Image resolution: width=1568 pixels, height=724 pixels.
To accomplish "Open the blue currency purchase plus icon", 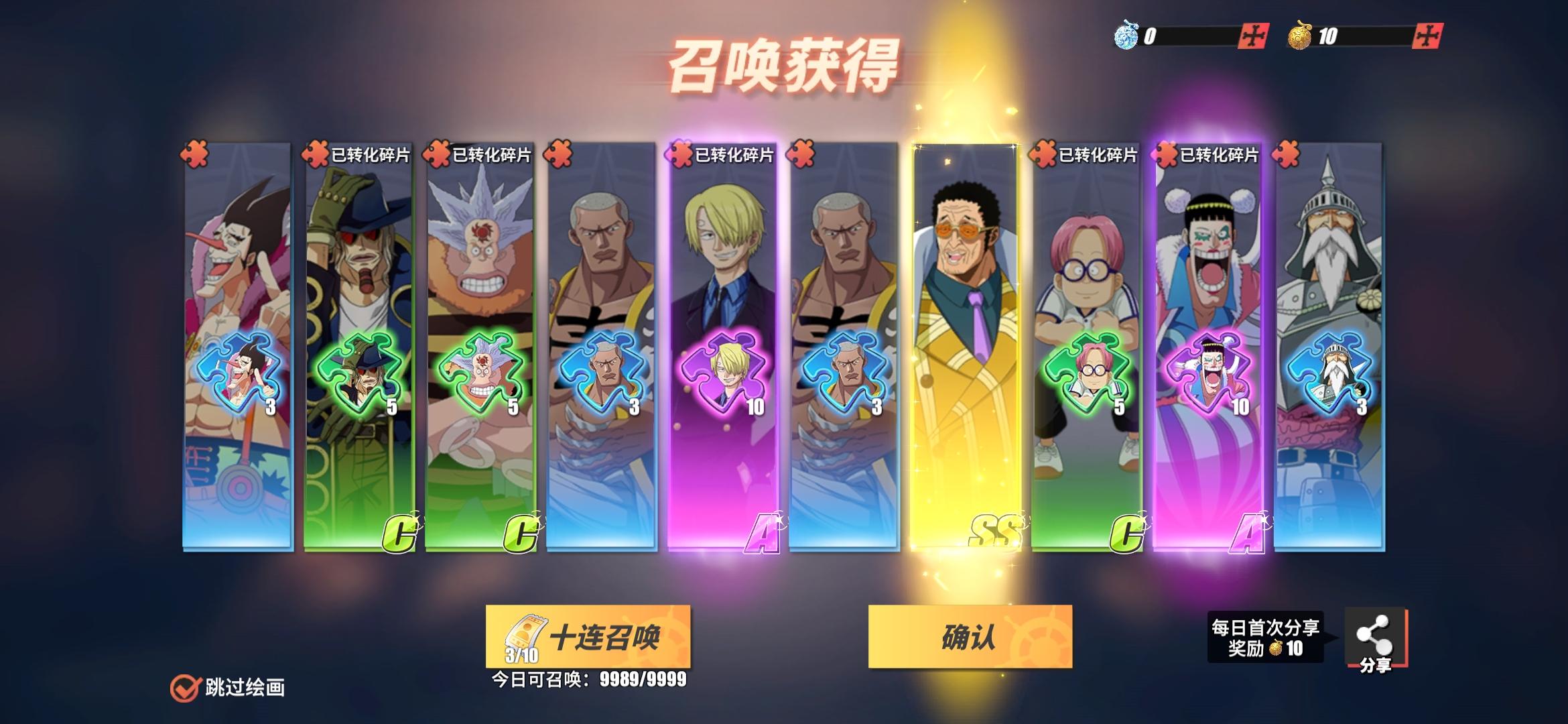I will (x=1253, y=36).
